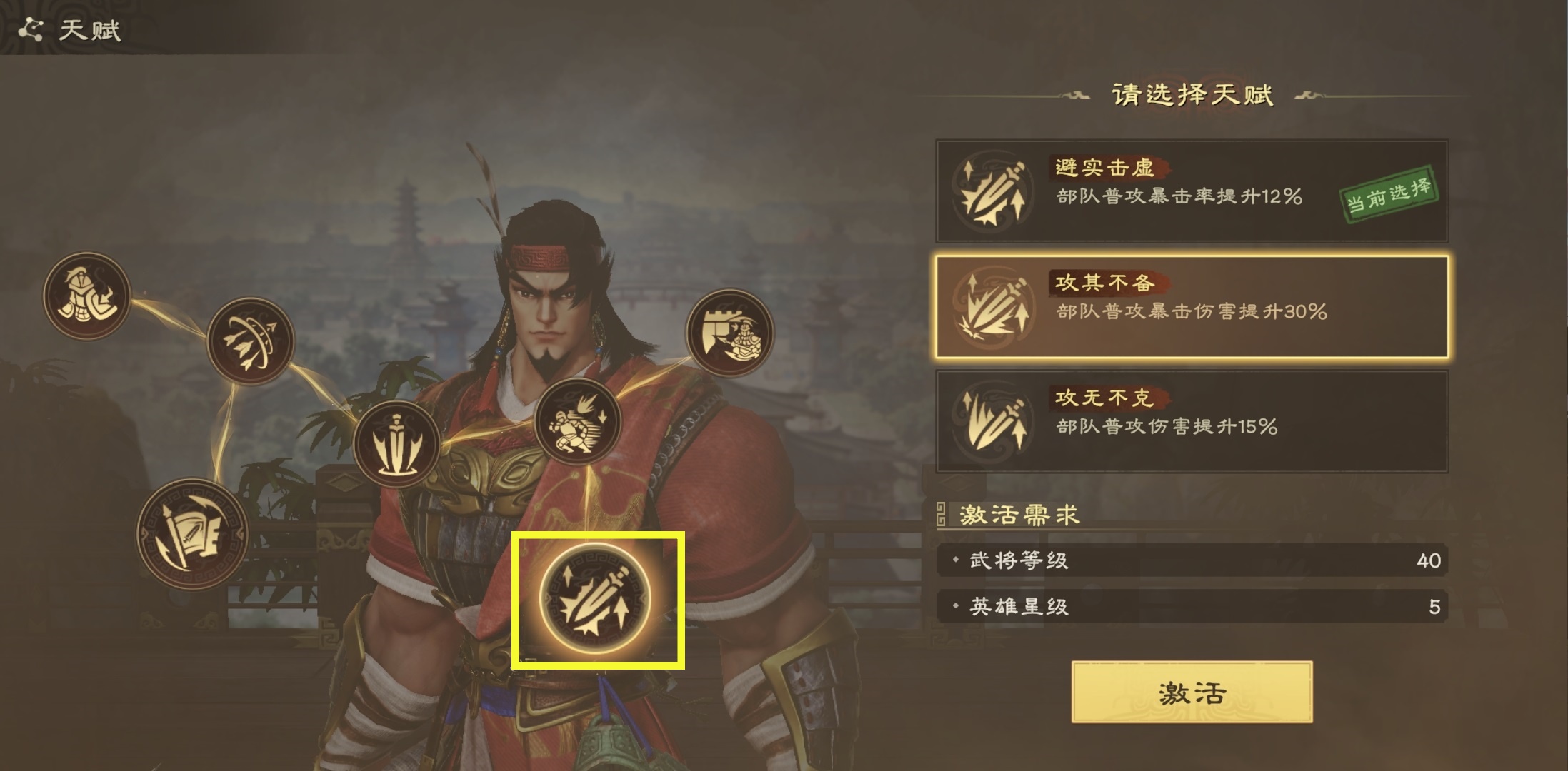Select the glowing sword strike talent node
This screenshot has width=1568, height=771.
pos(595,599)
